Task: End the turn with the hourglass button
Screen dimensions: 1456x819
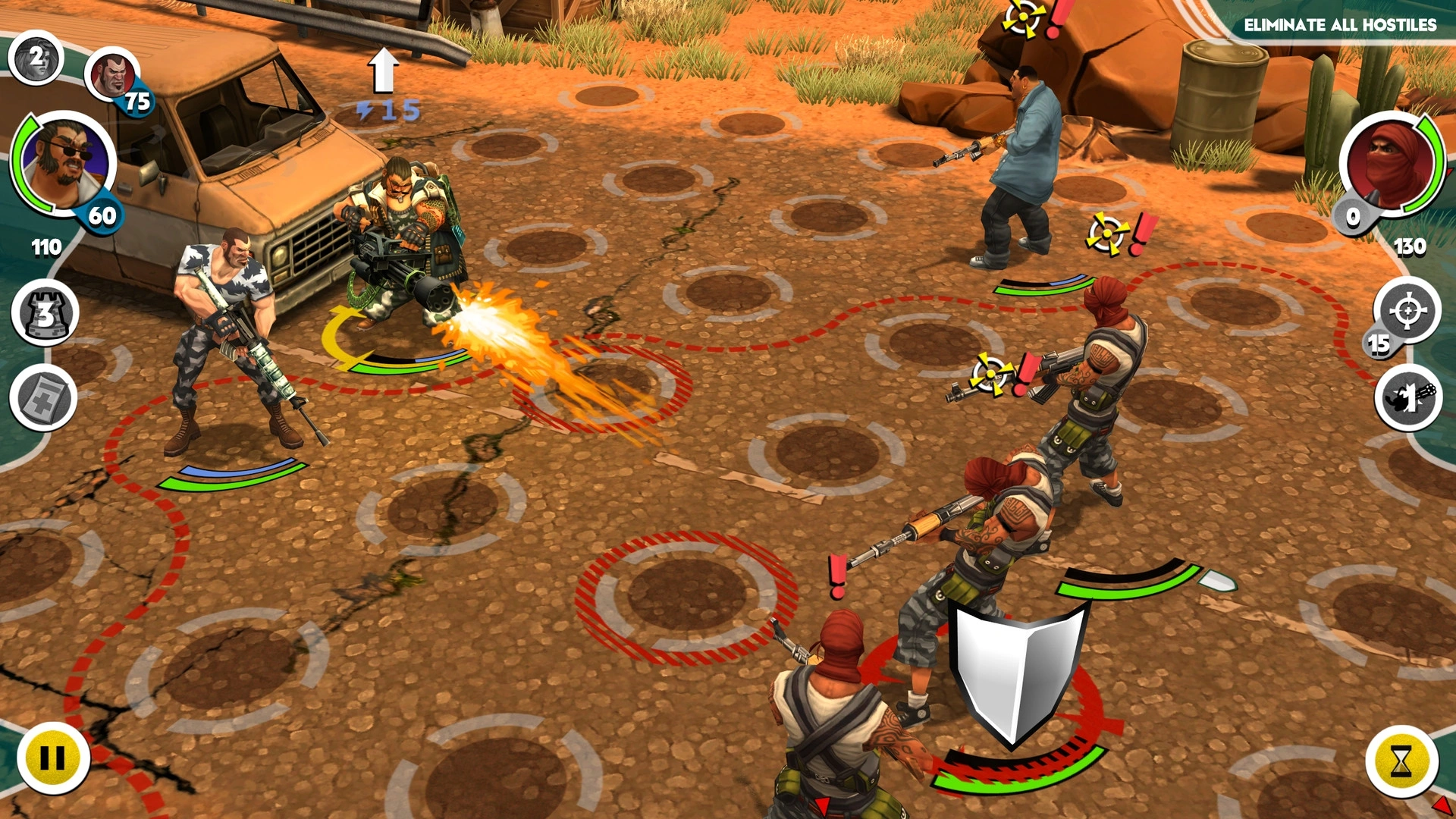Action: tap(1401, 761)
